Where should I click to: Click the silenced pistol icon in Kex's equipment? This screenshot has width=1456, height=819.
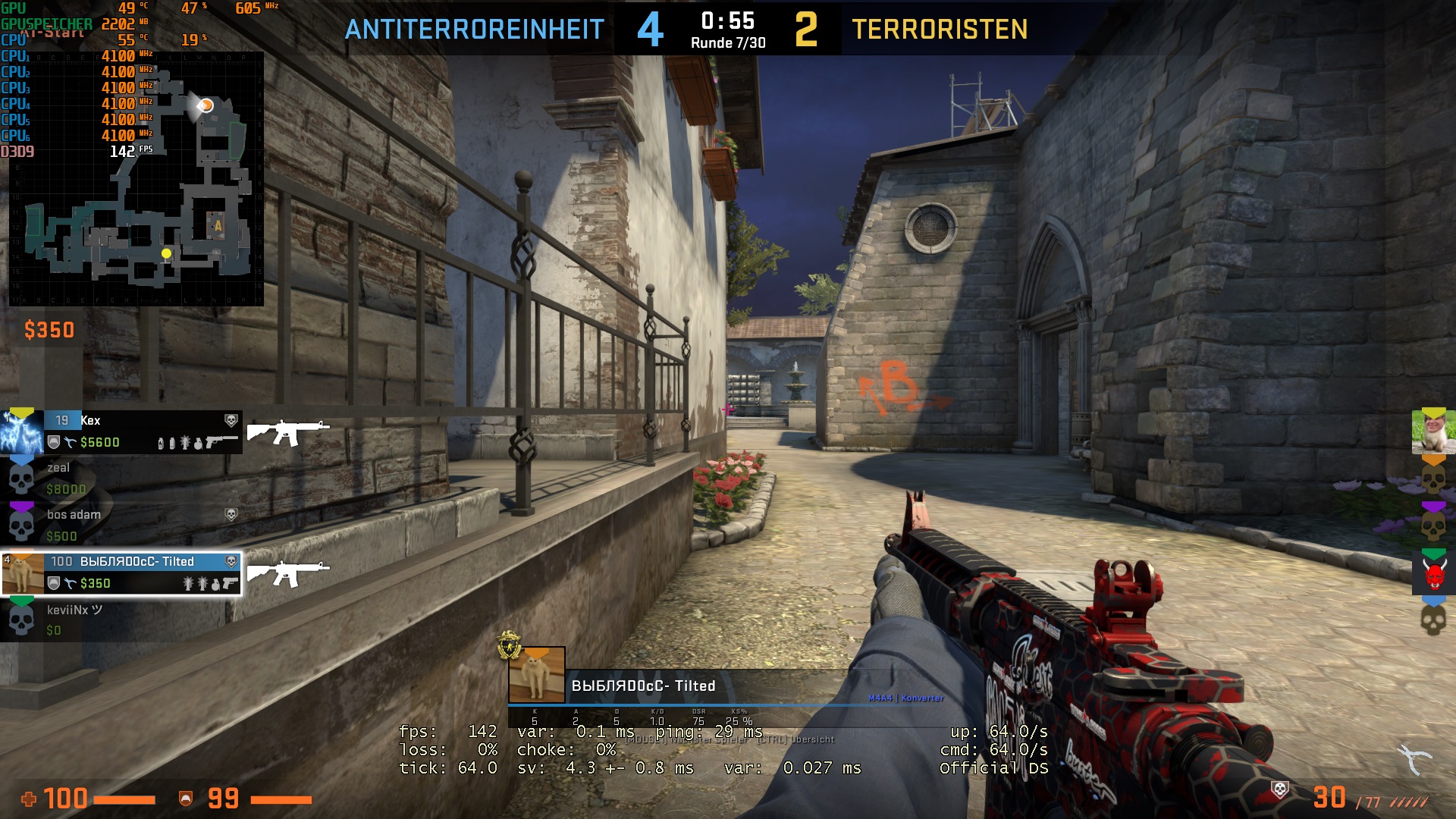[221, 441]
